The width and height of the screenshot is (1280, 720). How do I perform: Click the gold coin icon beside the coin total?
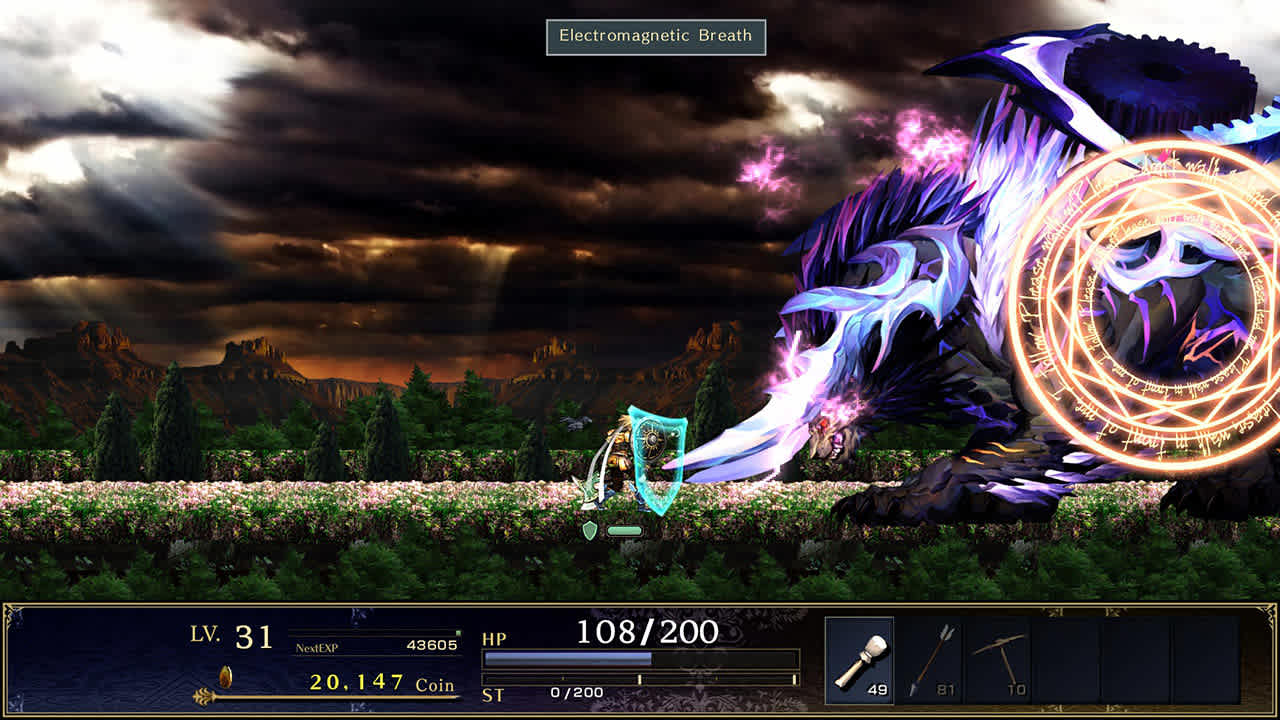tap(224, 677)
